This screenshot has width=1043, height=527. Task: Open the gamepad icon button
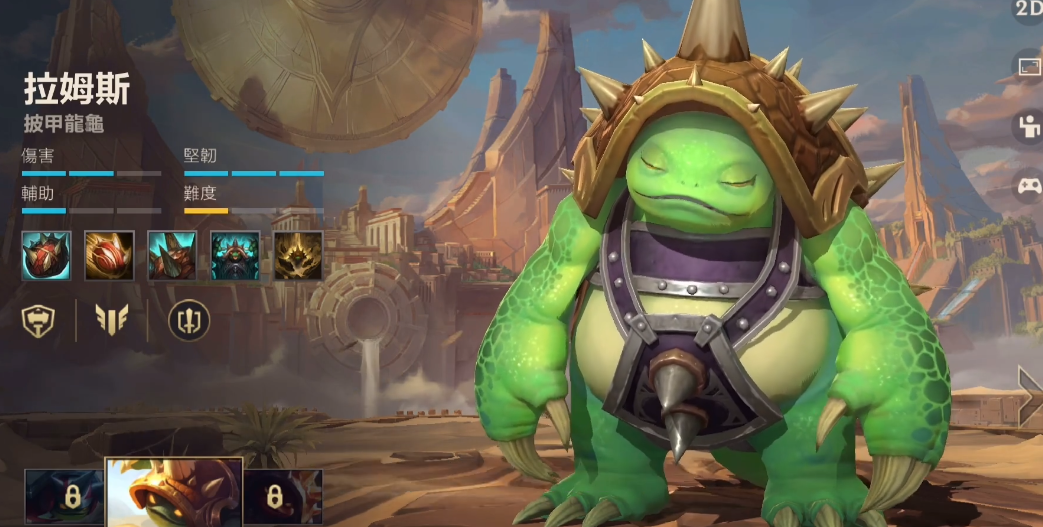[1029, 186]
